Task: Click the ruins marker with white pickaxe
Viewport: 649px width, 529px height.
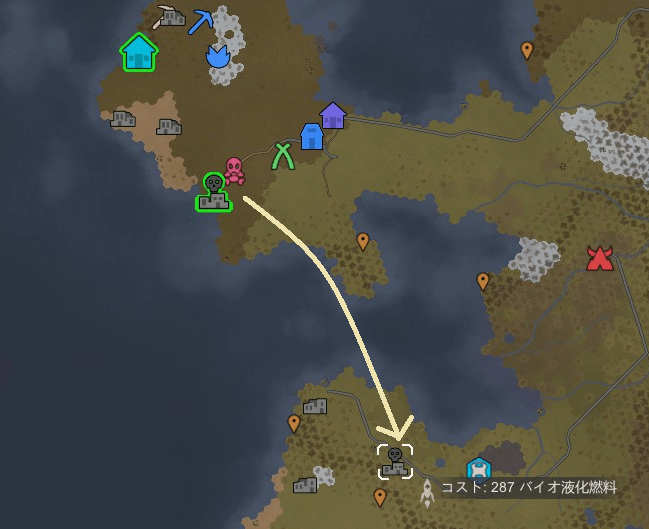Action: 170,16
